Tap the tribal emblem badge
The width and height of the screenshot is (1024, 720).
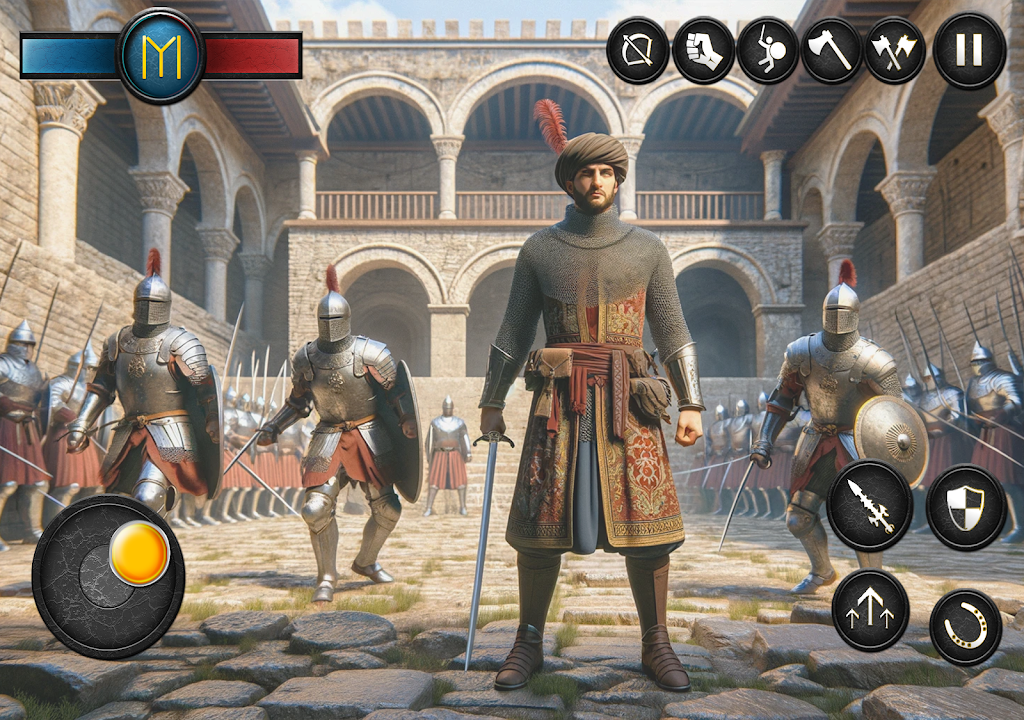click(161, 56)
